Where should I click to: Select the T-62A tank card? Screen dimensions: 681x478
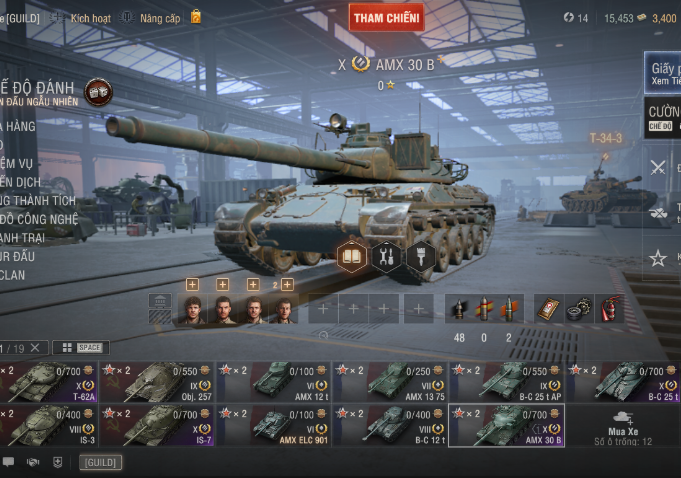pos(49,382)
